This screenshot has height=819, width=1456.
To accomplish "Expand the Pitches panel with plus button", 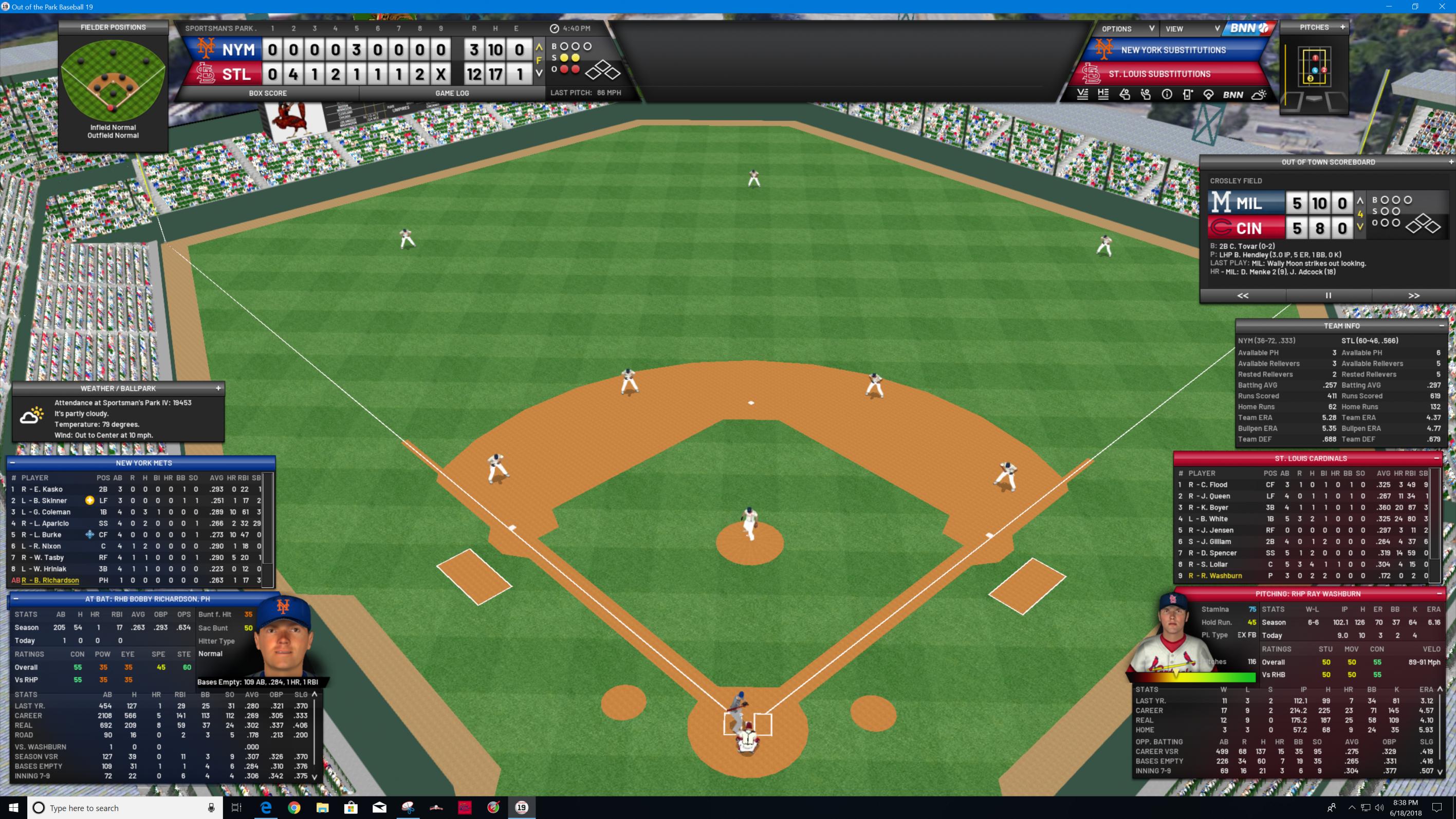I will click(x=1342, y=27).
